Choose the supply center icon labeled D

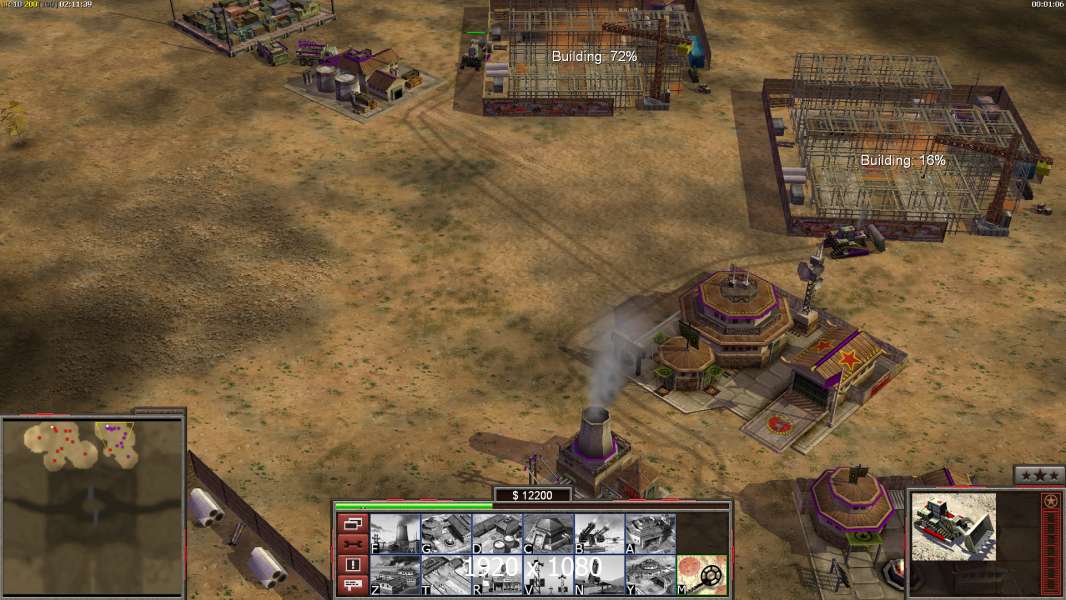(x=497, y=533)
